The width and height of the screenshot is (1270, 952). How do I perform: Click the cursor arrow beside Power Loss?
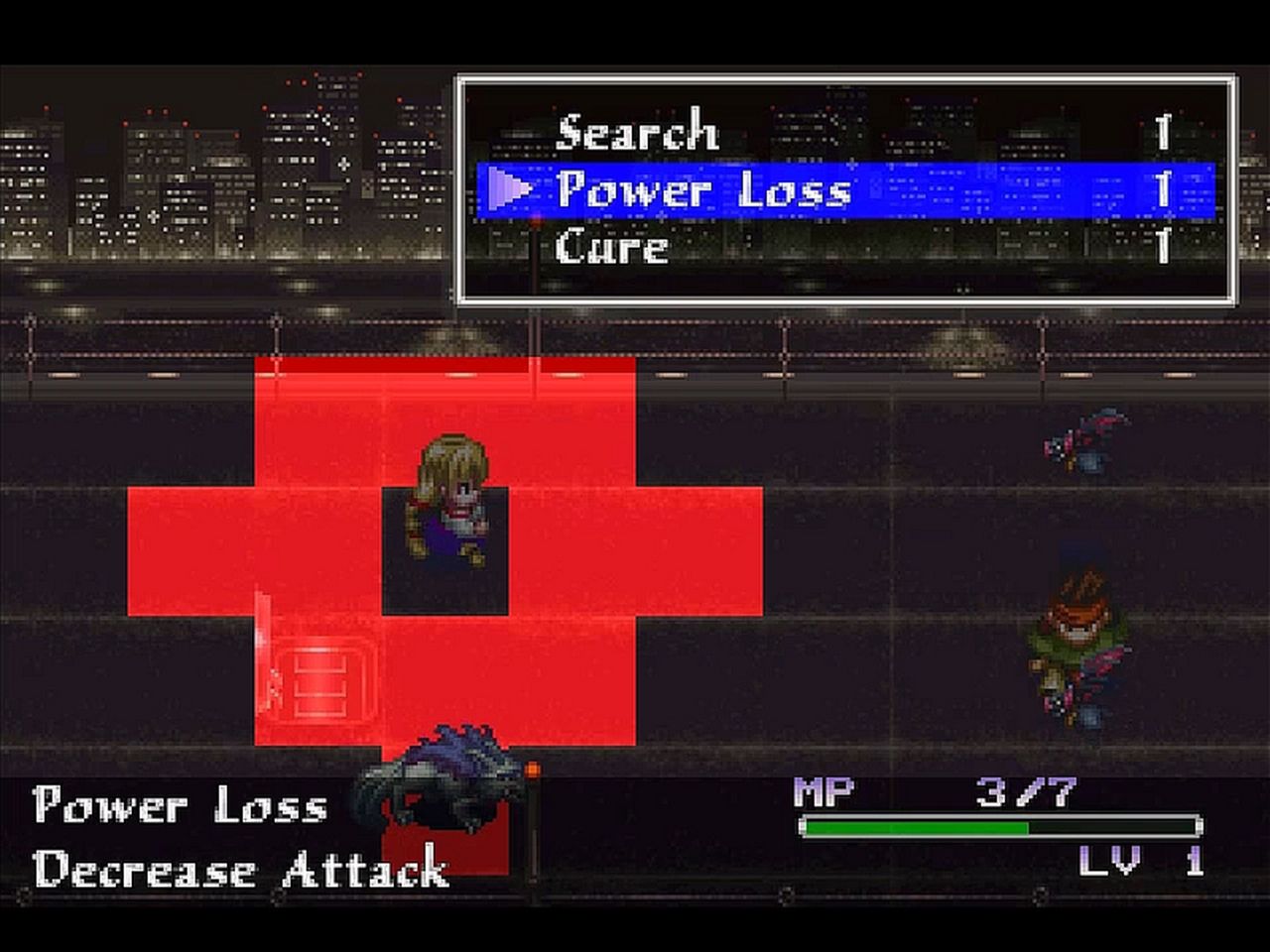[x=508, y=189]
